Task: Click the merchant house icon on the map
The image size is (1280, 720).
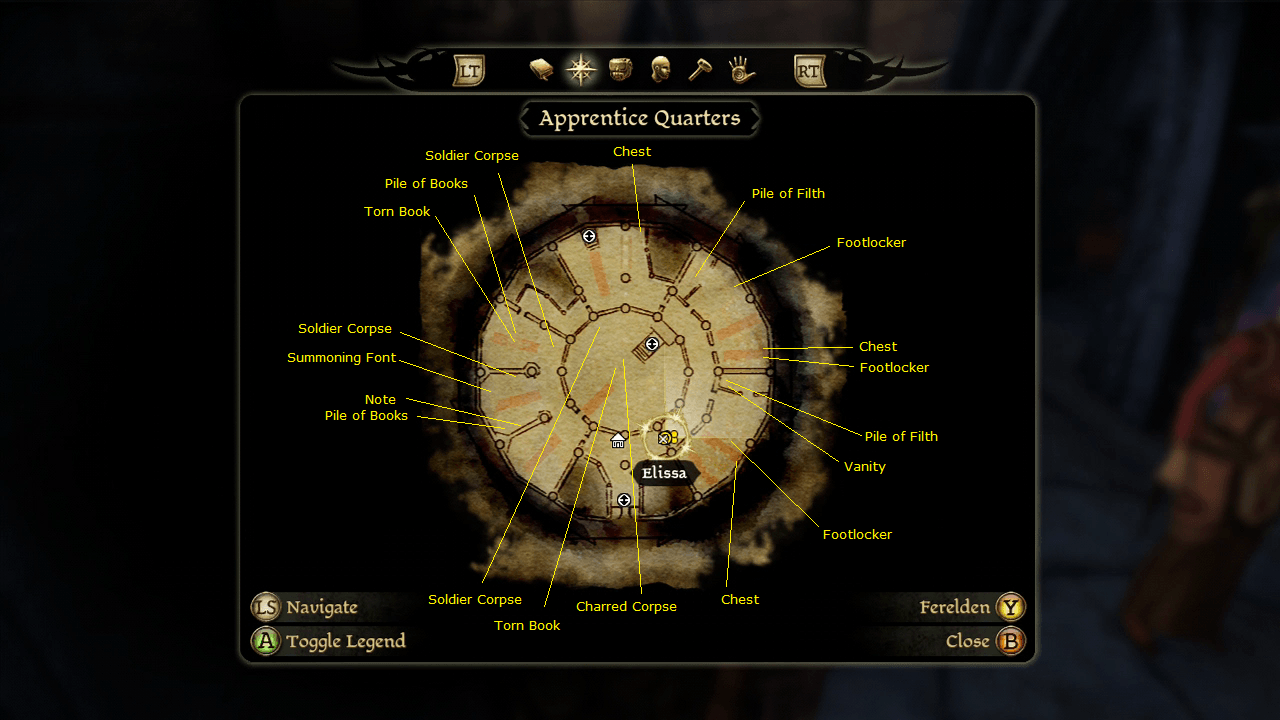Action: [617, 439]
